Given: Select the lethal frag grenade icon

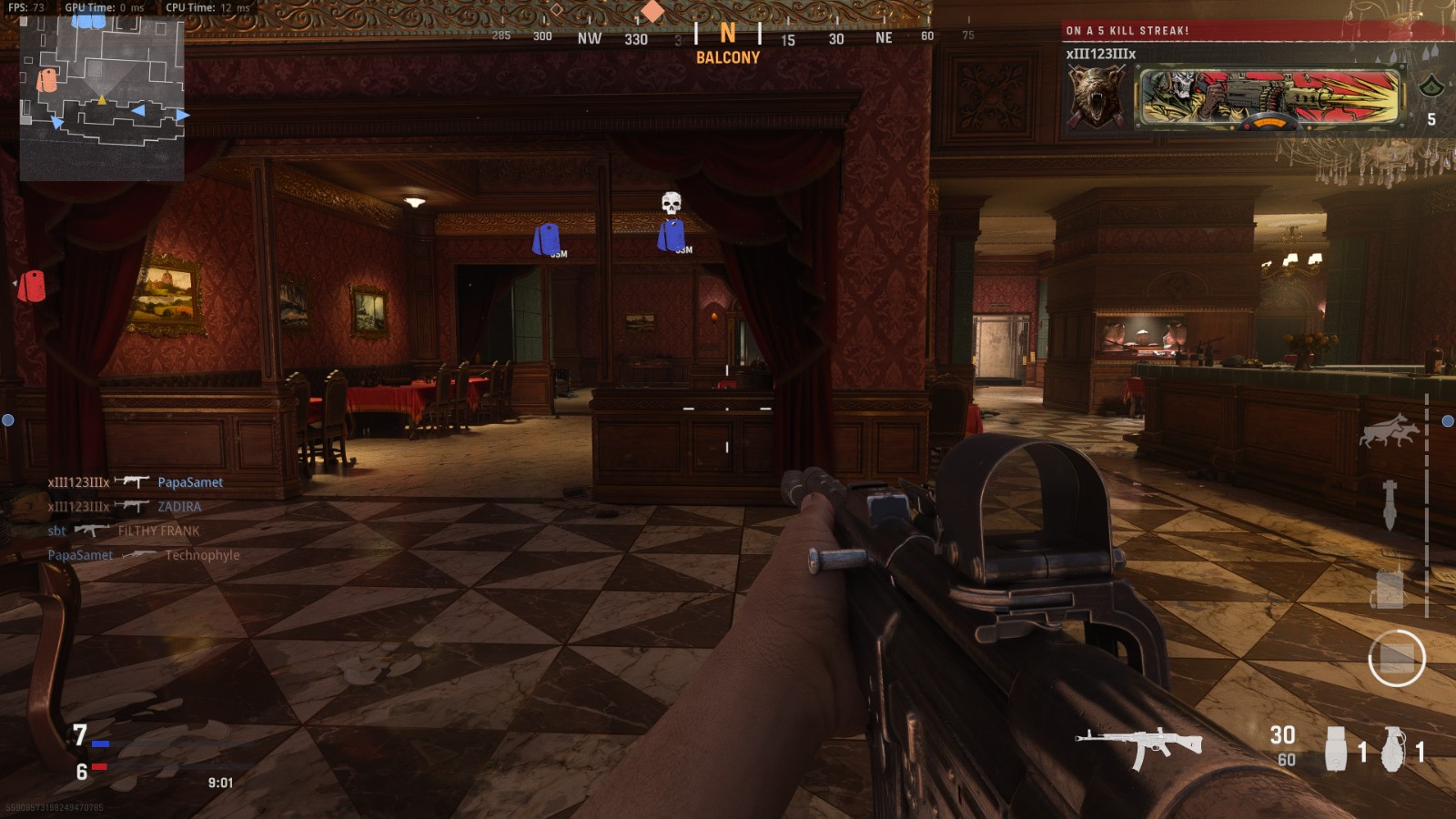Looking at the screenshot, I should coord(1393,748).
